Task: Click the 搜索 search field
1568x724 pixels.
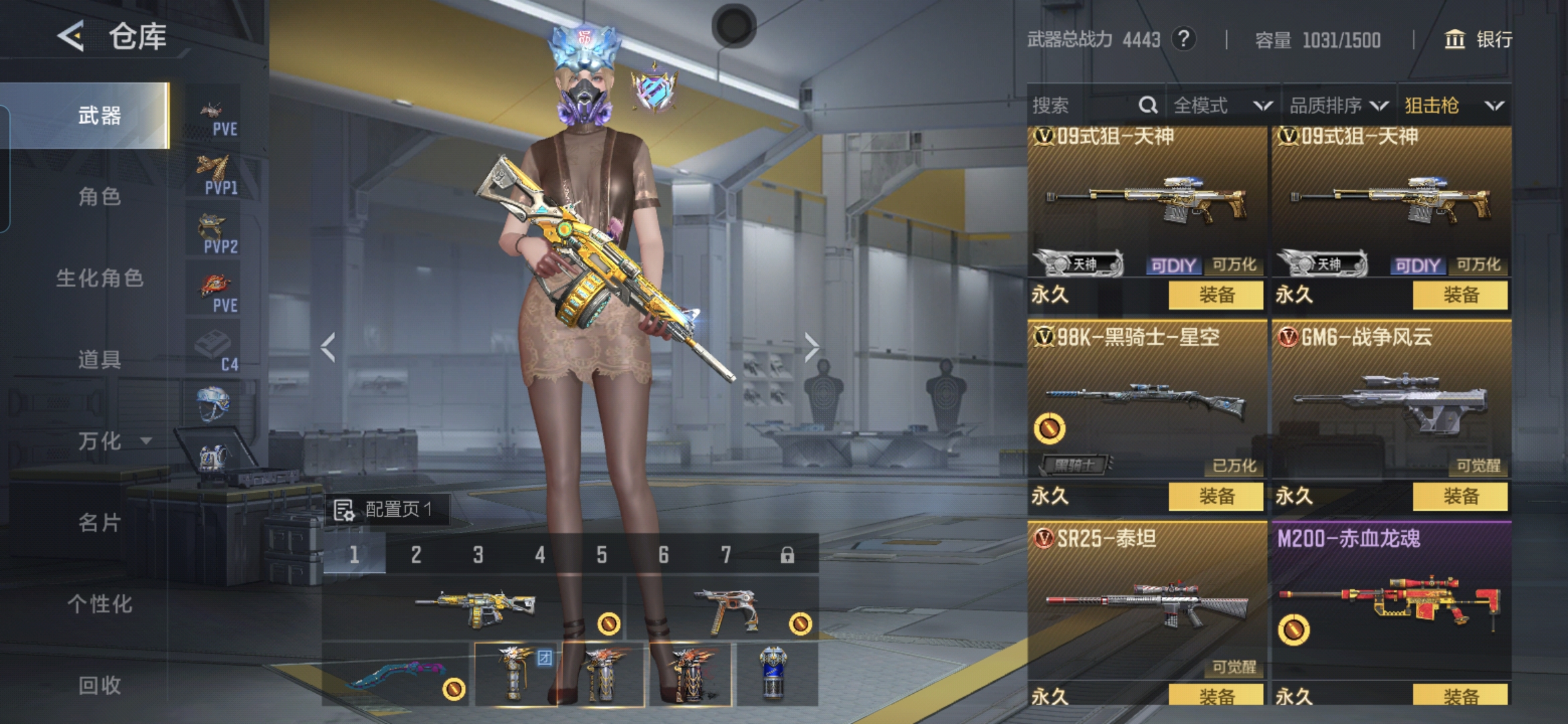Action: (x=1082, y=105)
